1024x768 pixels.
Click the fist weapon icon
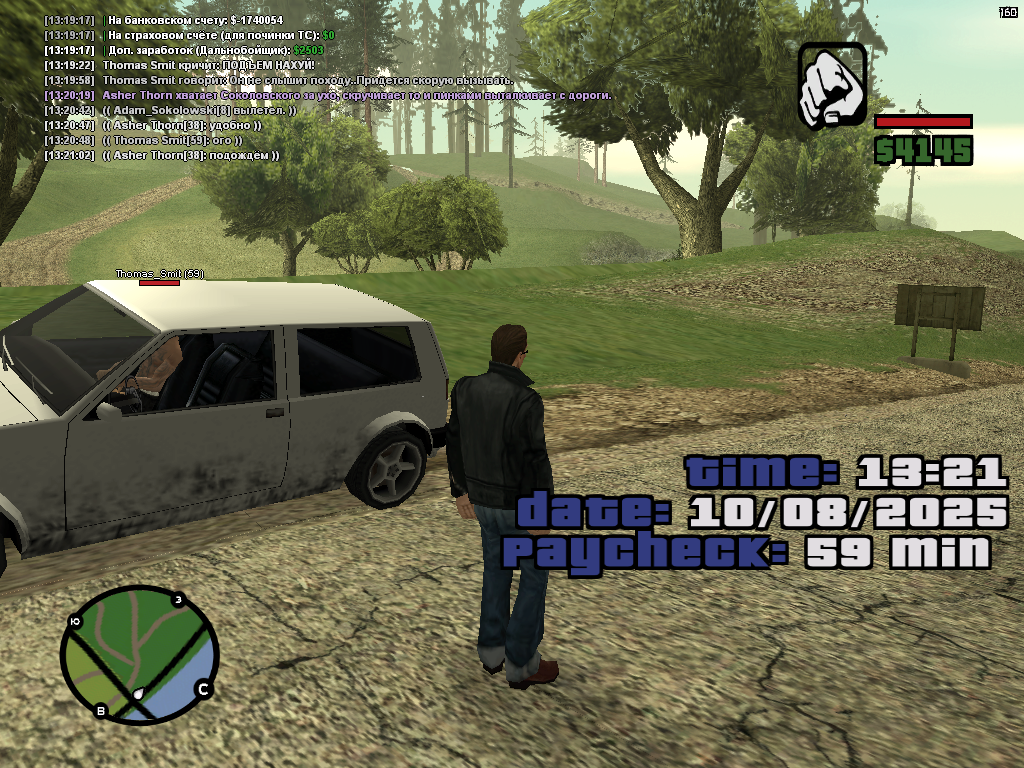tap(832, 86)
